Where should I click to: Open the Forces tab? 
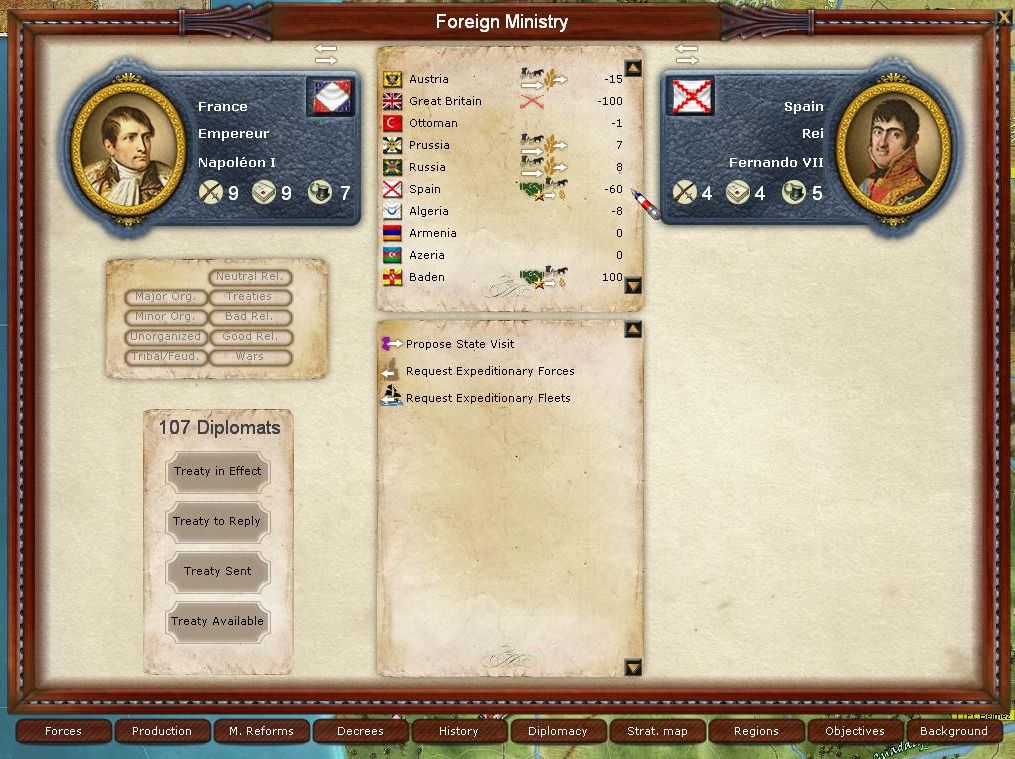(63, 731)
